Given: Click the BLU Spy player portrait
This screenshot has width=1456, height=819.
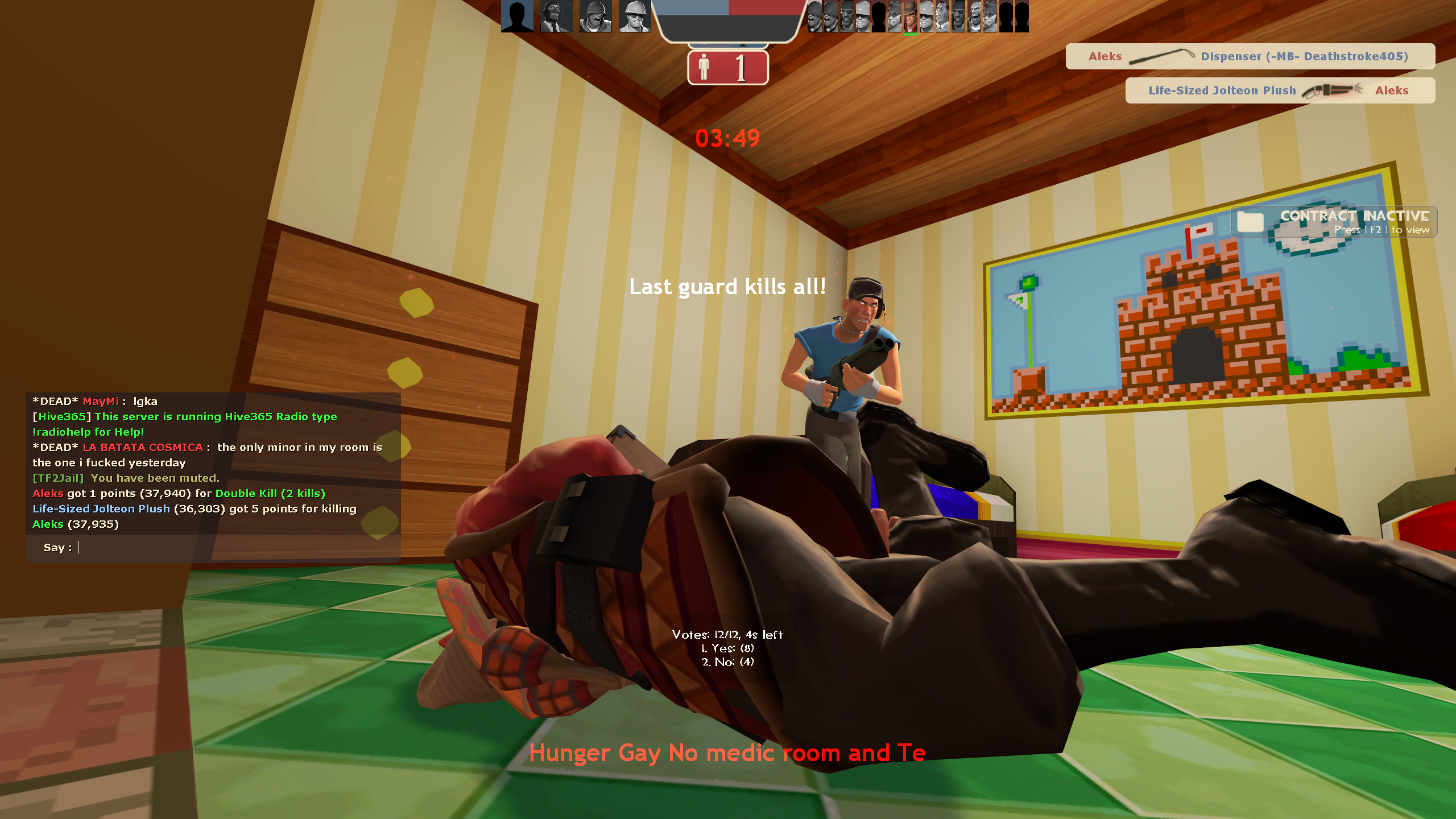Looking at the screenshot, I should (556, 16).
